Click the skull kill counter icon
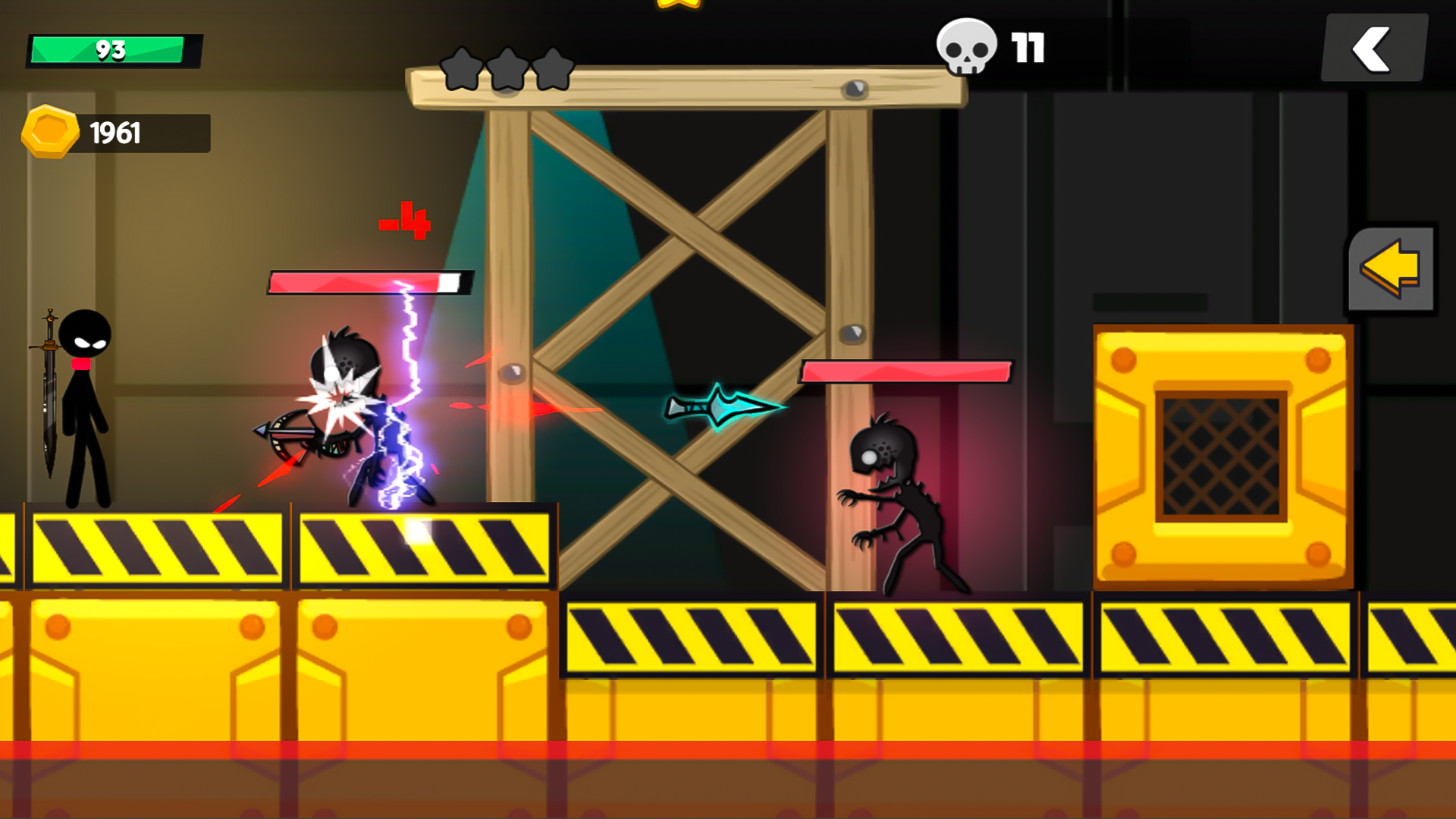1456x819 pixels. pos(966,47)
